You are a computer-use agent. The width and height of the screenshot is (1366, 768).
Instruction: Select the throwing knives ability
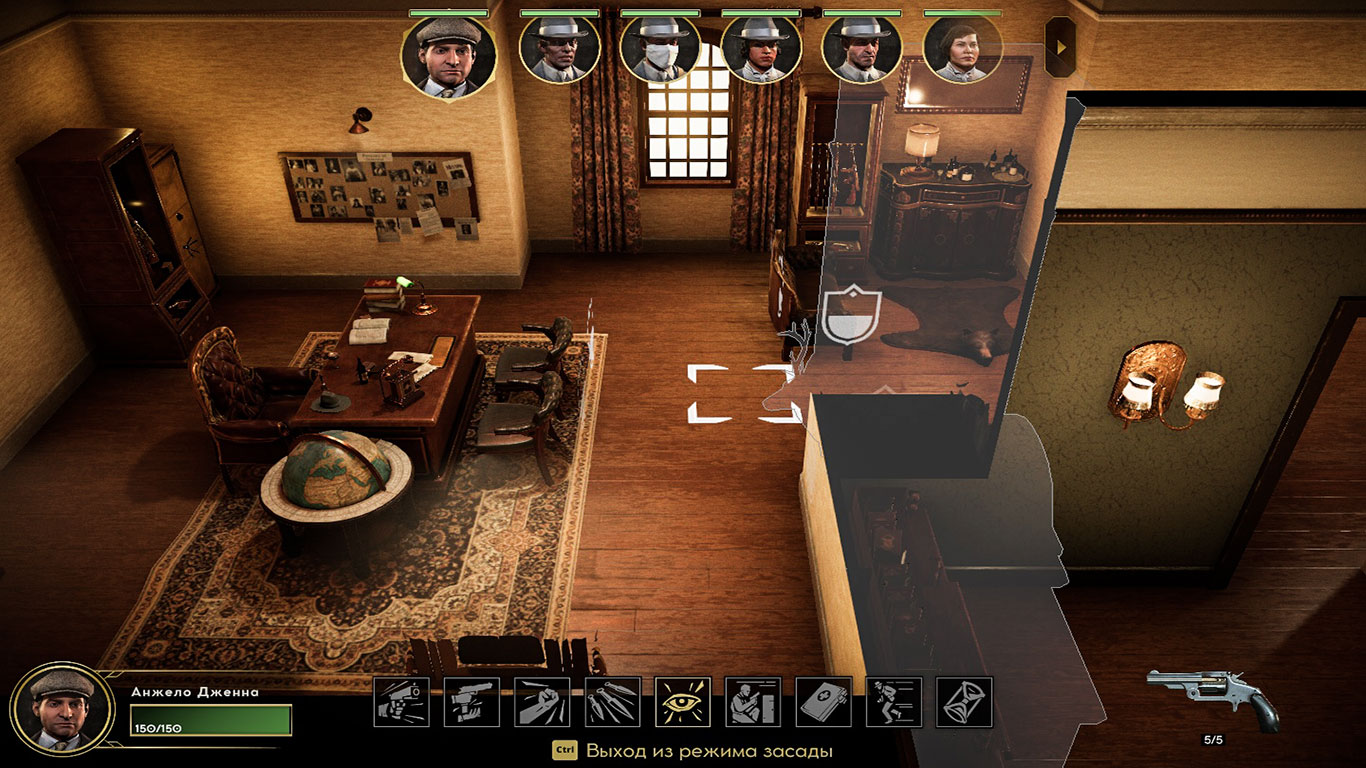coord(613,702)
